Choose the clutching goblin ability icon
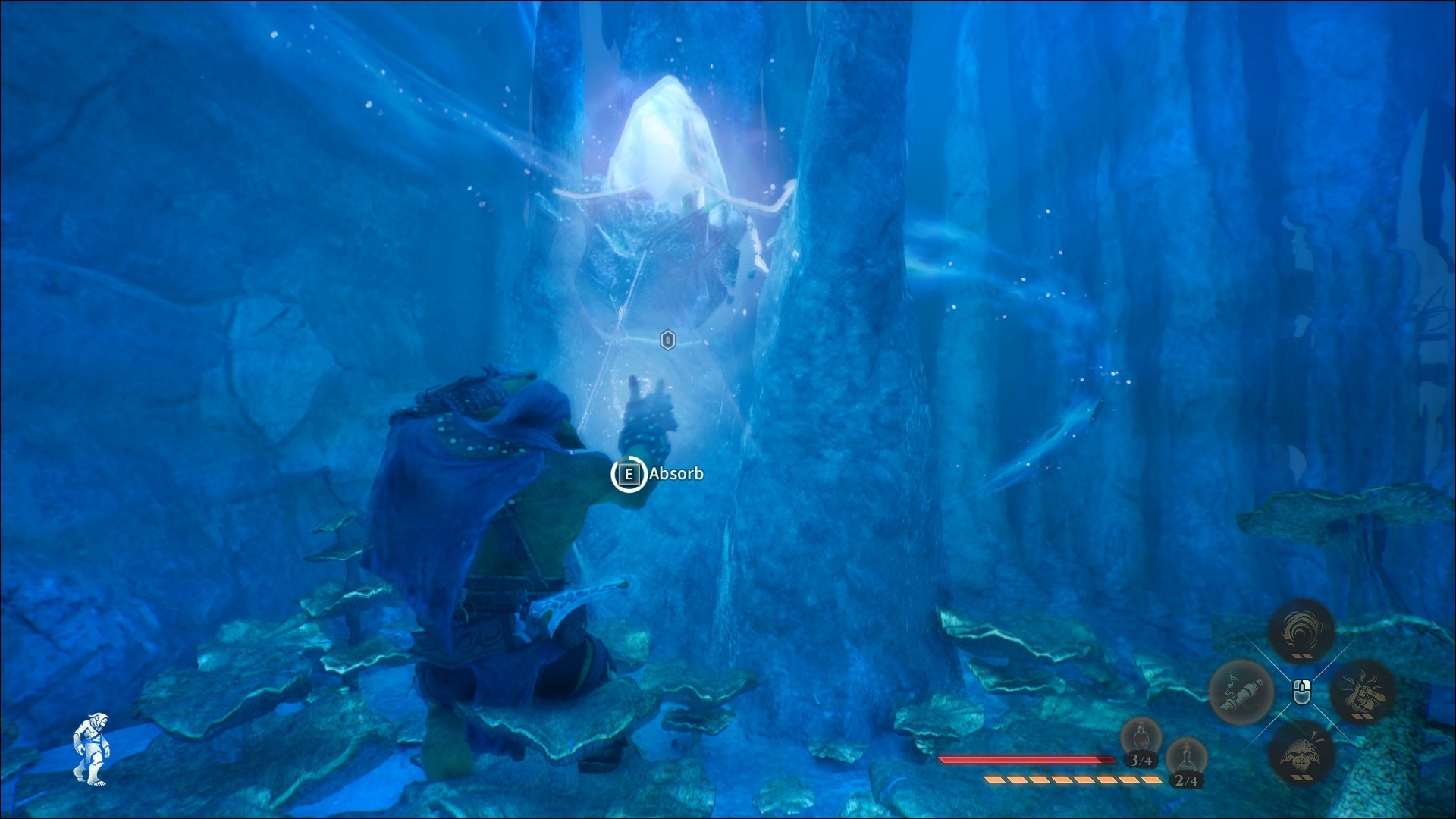Screen dimensions: 1456x819 pyautogui.click(x=1363, y=692)
